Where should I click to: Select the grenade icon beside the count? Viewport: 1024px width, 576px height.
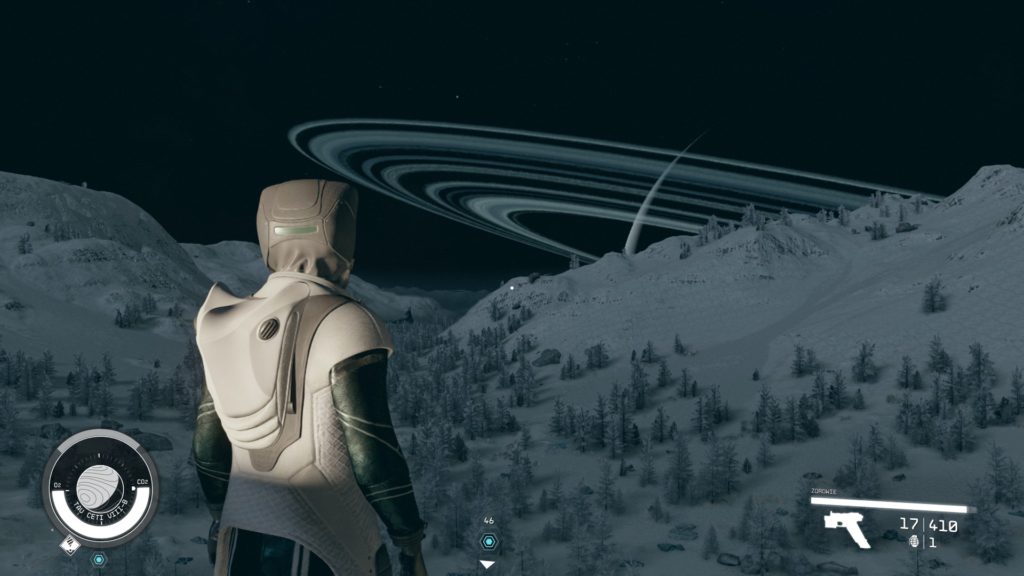point(913,542)
